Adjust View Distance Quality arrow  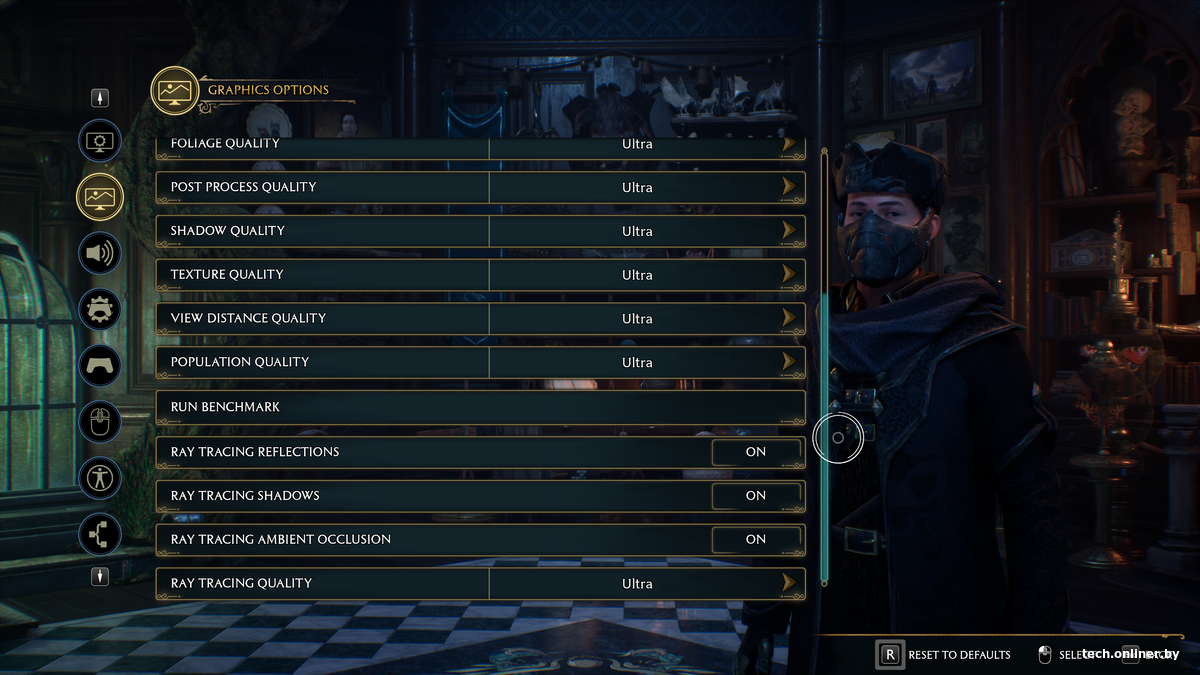click(x=790, y=318)
